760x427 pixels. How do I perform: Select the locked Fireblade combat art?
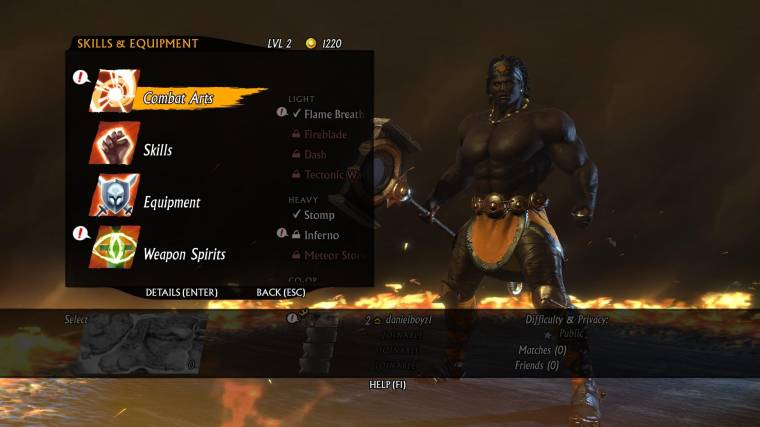(325, 134)
